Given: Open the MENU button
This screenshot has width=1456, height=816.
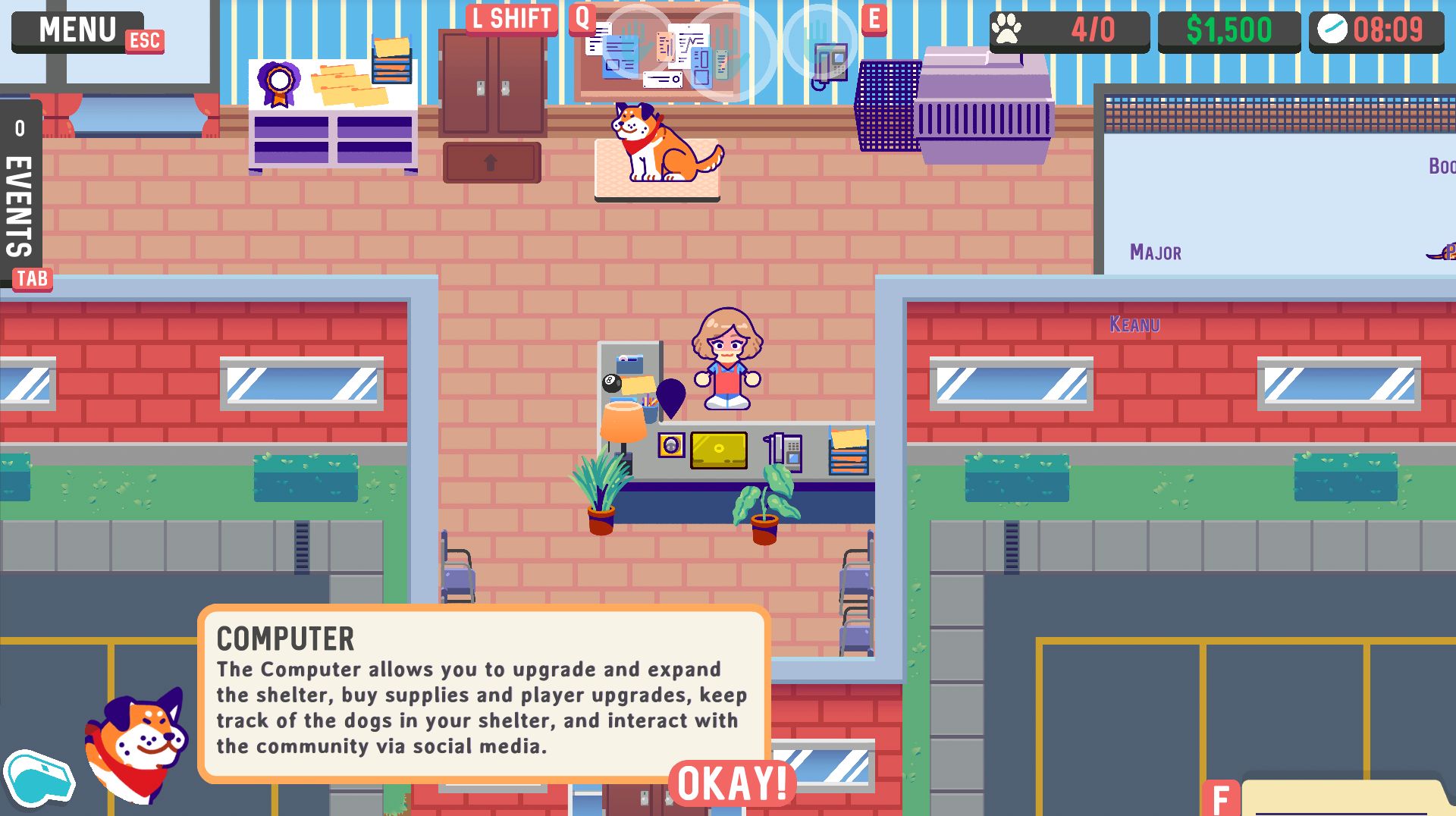Looking at the screenshot, I should (x=77, y=31).
